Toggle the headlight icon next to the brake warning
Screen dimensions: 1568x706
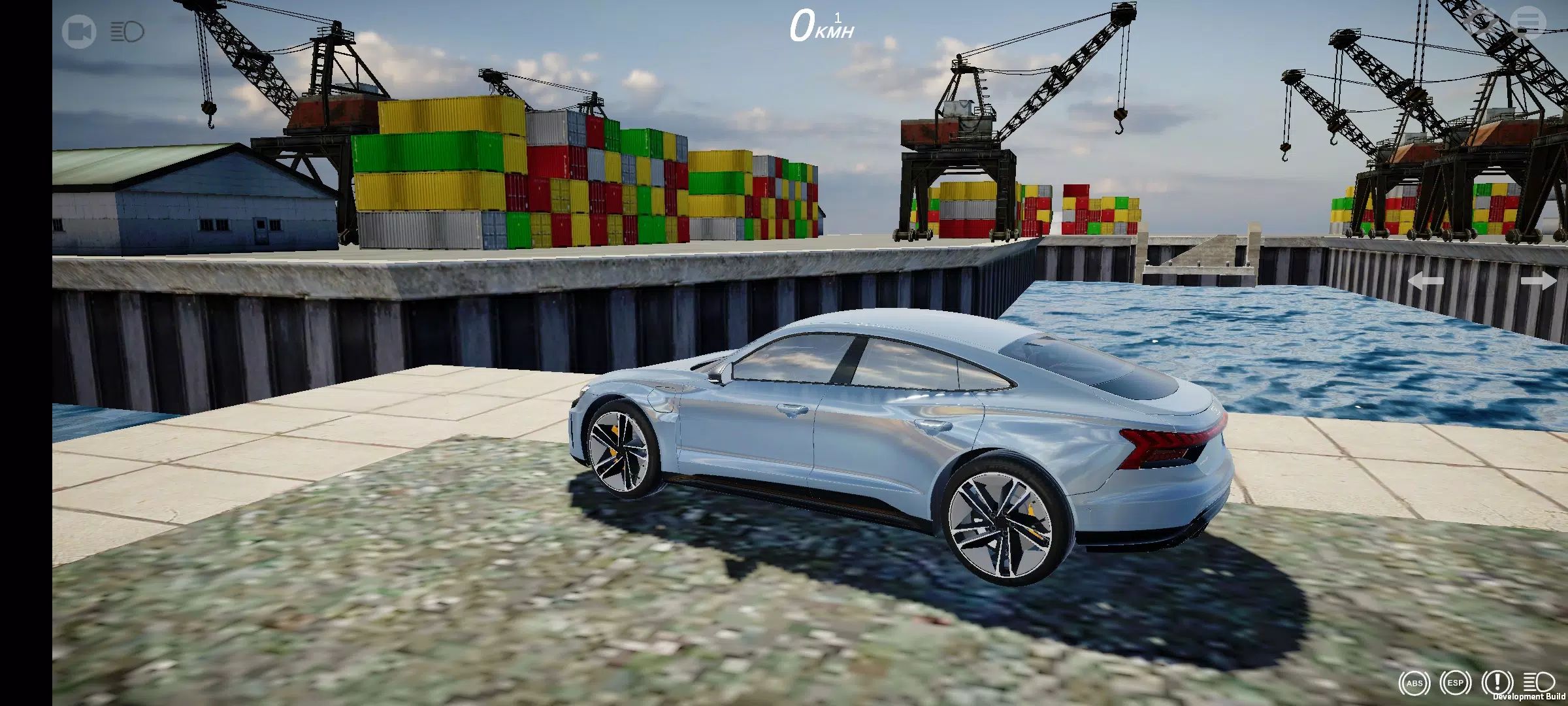1539,682
